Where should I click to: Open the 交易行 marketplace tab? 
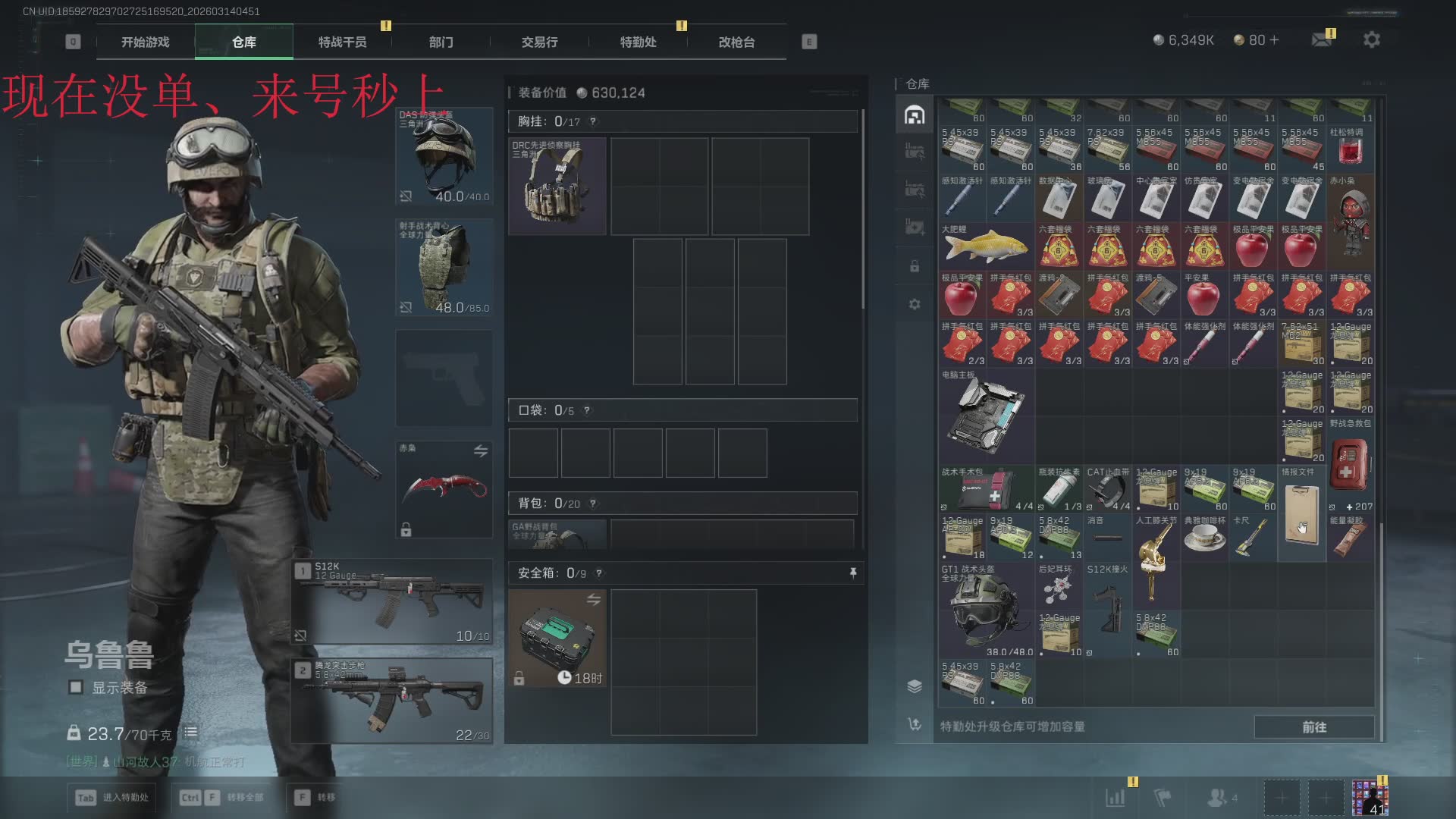(x=539, y=42)
